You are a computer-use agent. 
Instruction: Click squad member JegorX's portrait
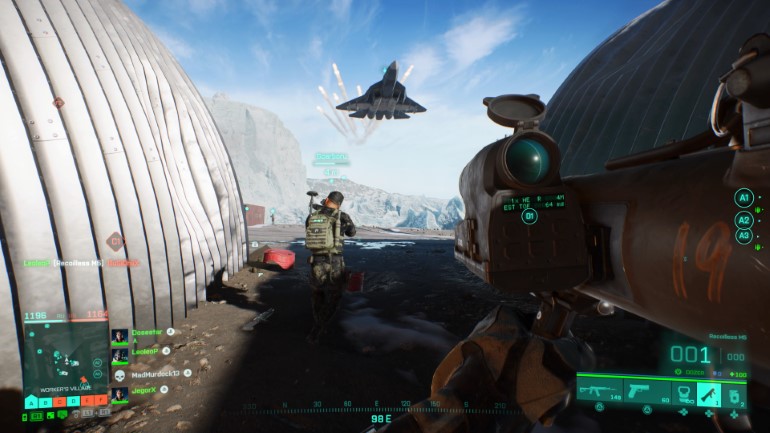tap(119, 393)
